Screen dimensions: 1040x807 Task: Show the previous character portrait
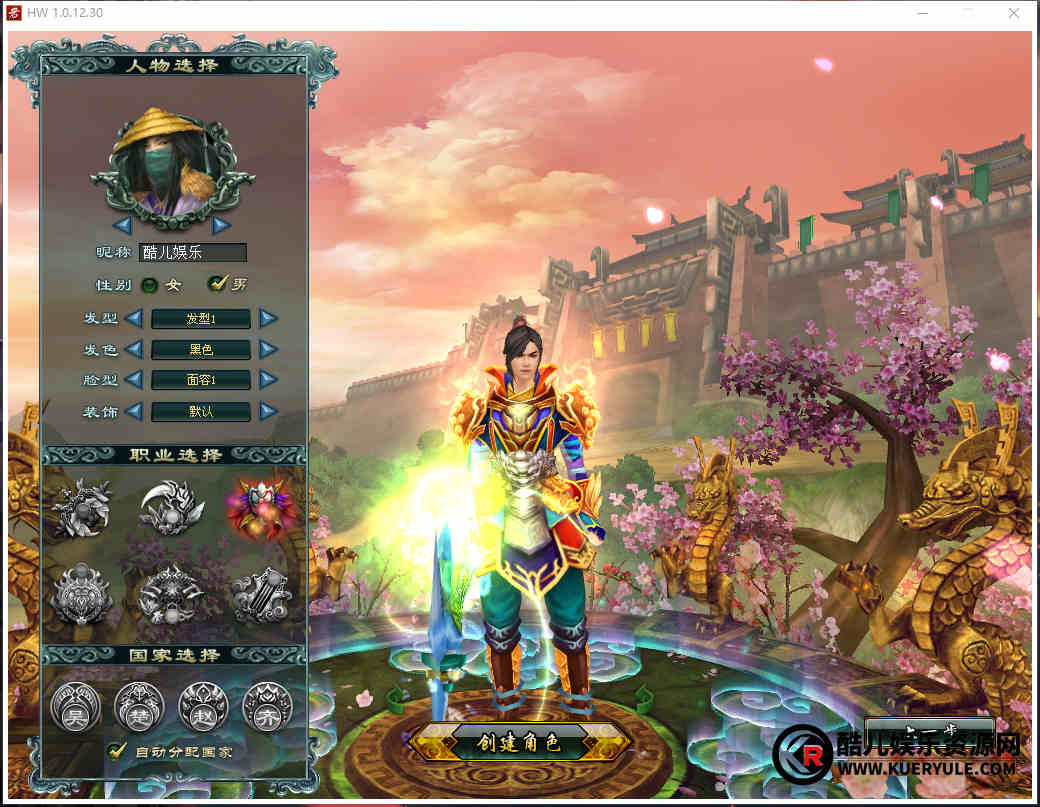pyautogui.click(x=122, y=225)
